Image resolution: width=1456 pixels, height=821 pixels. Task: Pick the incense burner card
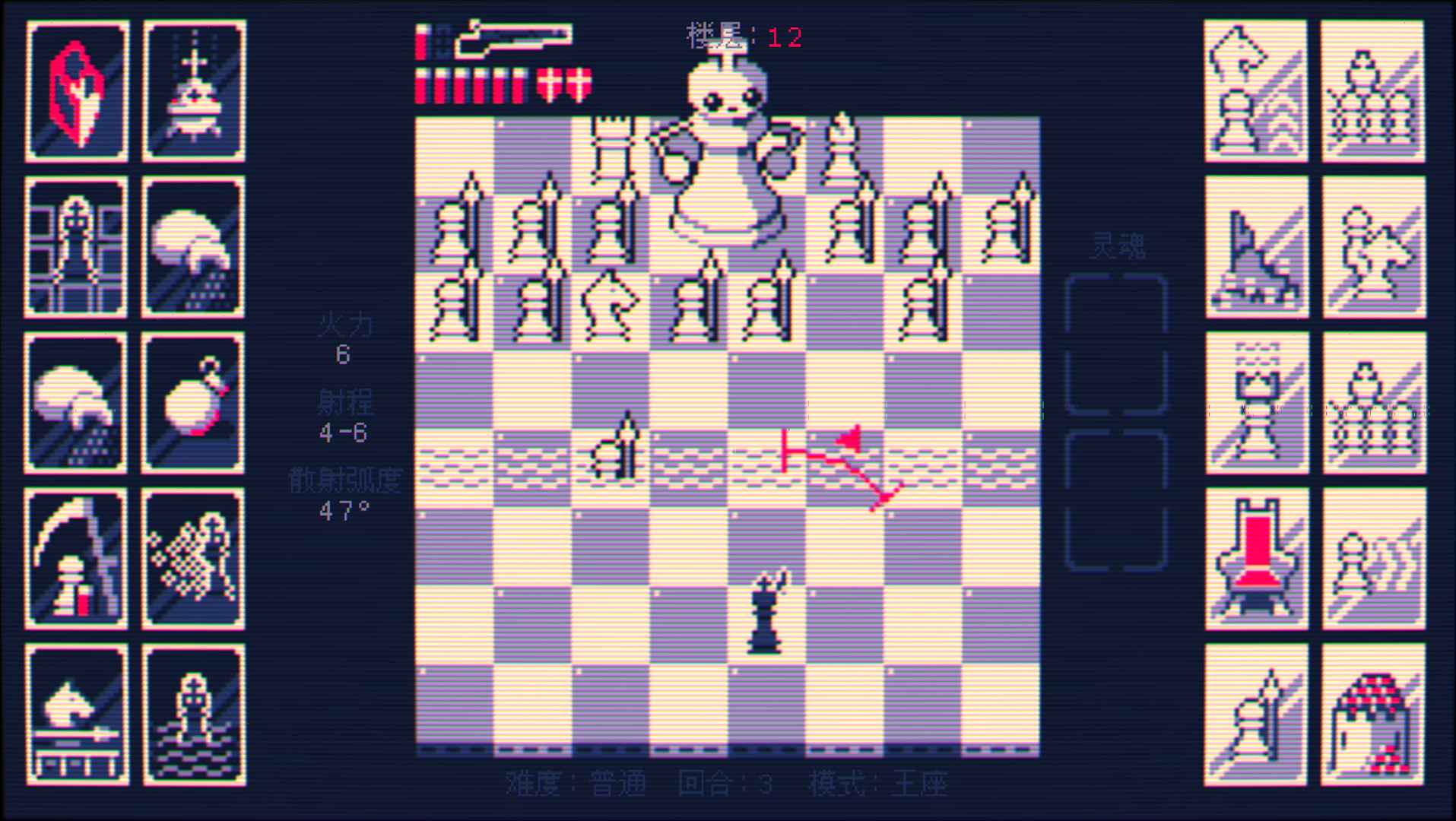pos(194,91)
